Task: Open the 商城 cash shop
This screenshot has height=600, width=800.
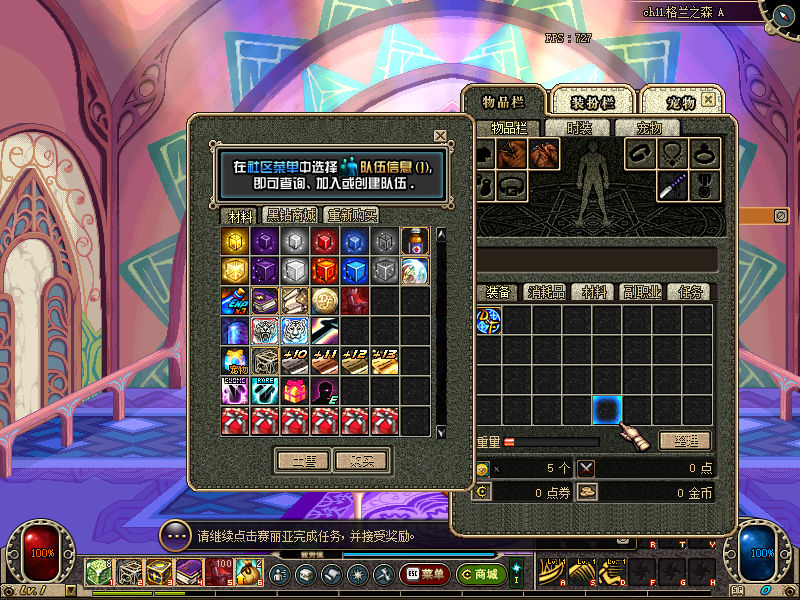Action: click(x=480, y=574)
